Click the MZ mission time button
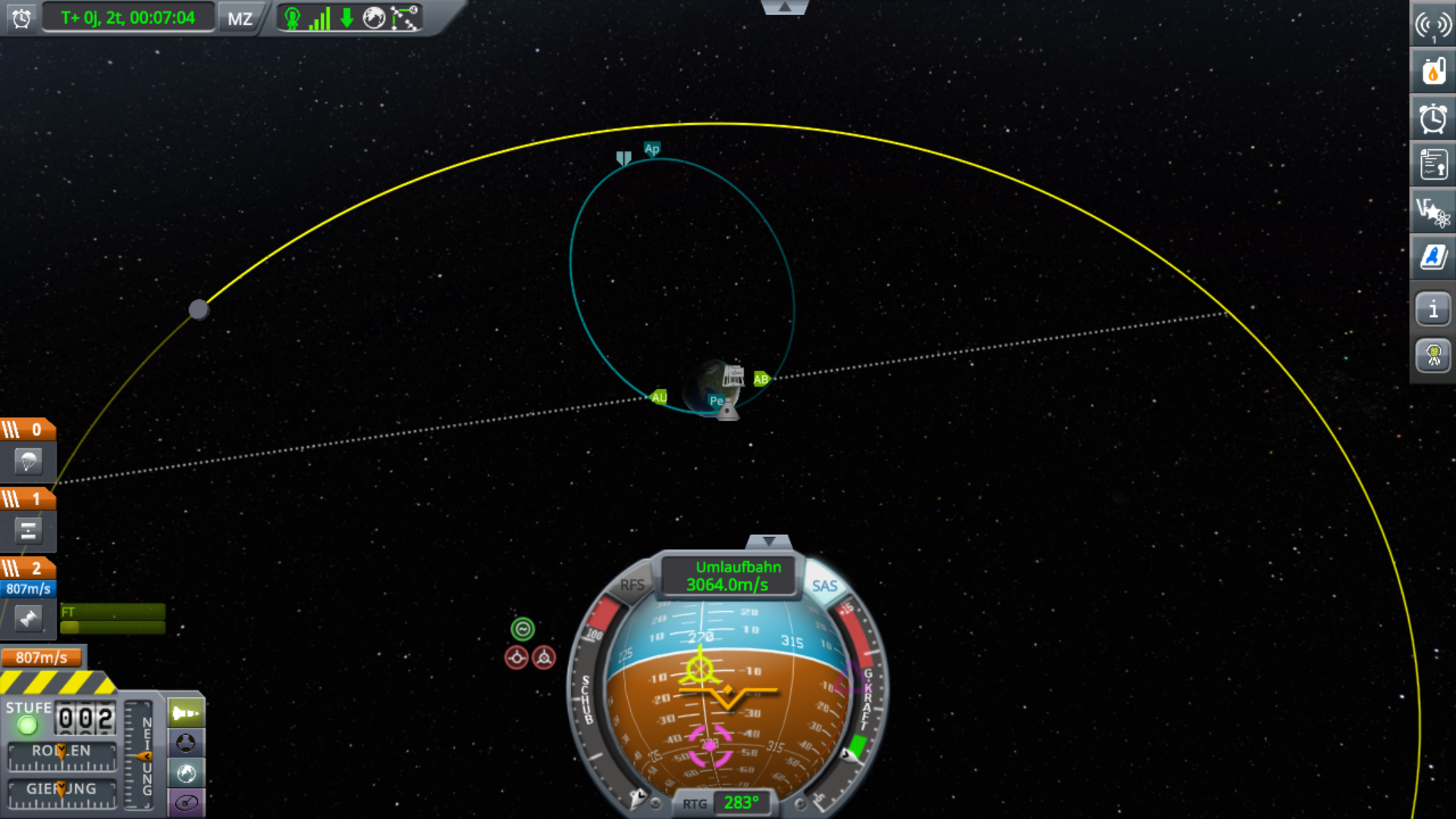The height and width of the screenshot is (819, 1456). pos(240,18)
